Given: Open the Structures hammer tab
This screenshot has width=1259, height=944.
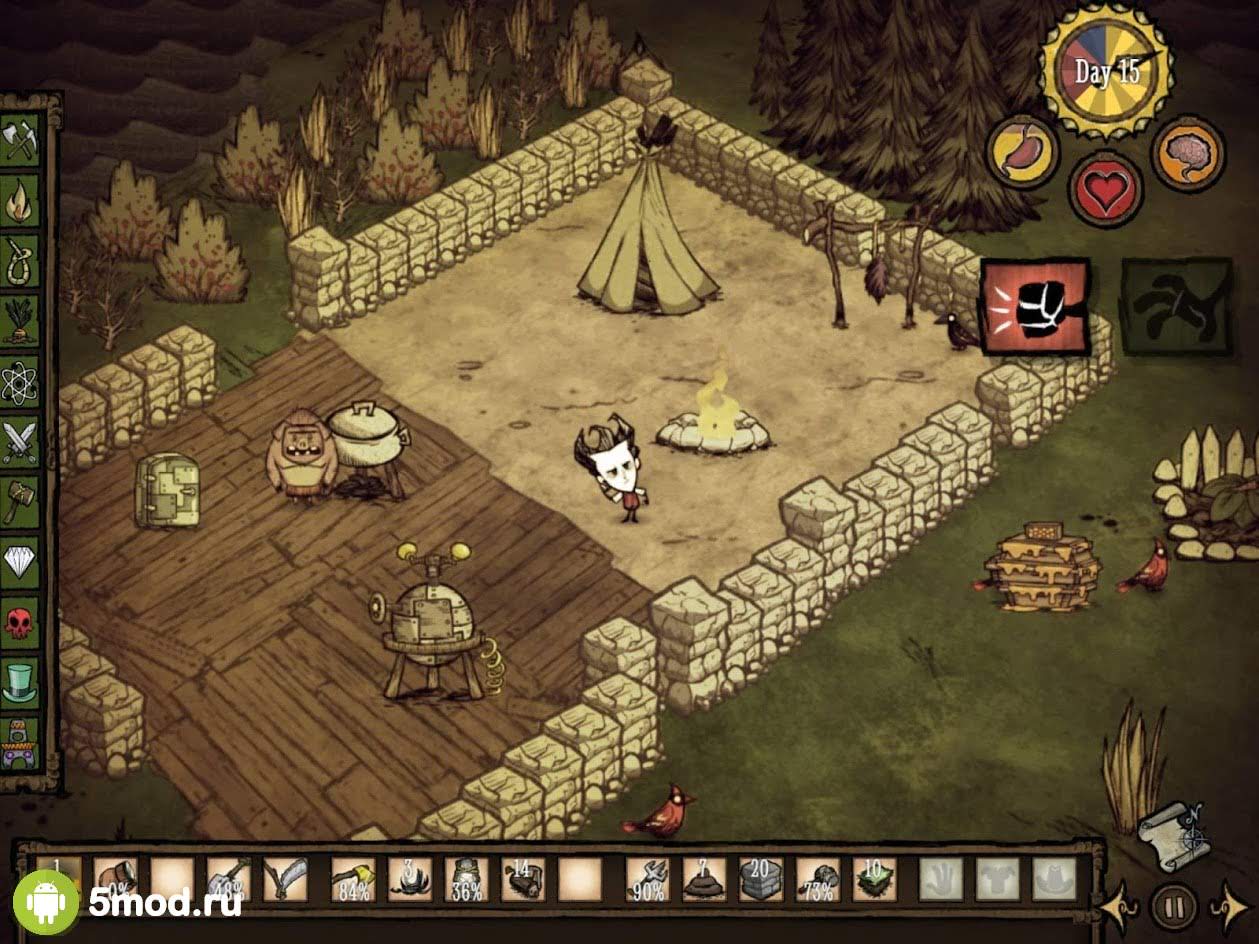Looking at the screenshot, I should 20,501.
